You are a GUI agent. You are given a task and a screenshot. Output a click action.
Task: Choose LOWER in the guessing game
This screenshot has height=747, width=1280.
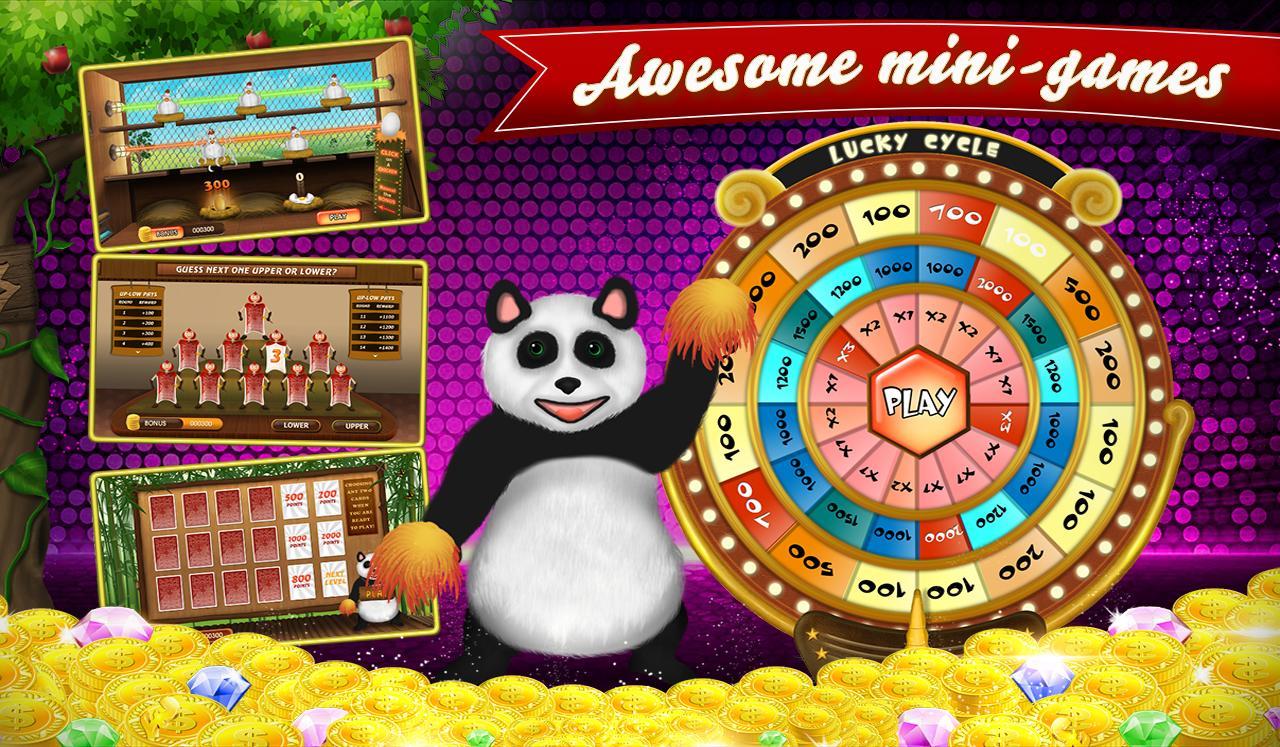click(296, 425)
